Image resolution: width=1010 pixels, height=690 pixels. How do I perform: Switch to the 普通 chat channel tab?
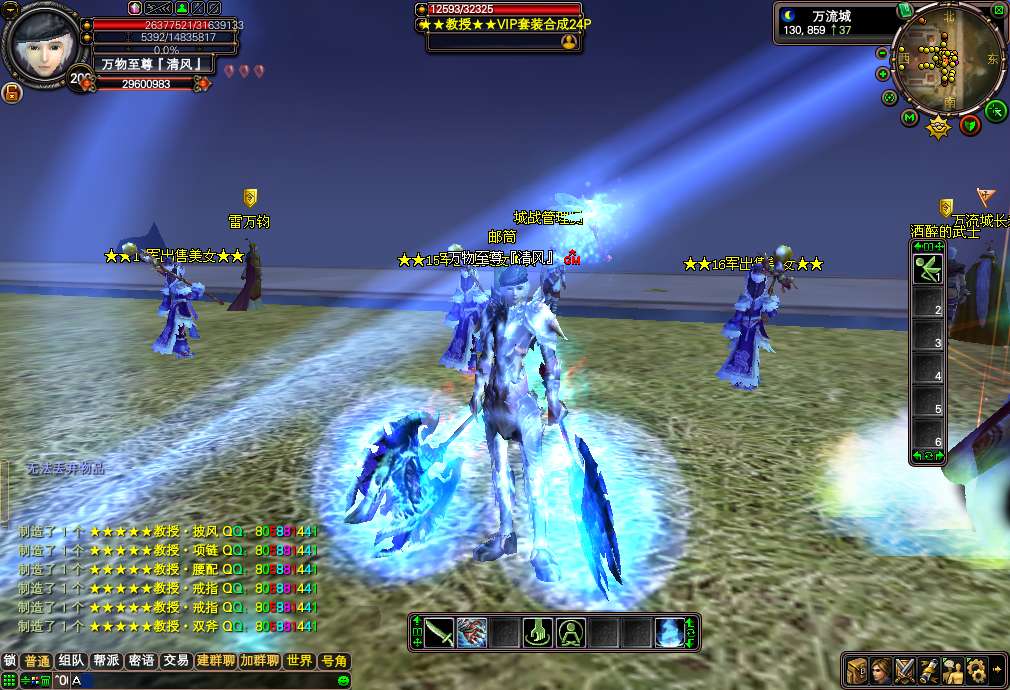tap(37, 661)
